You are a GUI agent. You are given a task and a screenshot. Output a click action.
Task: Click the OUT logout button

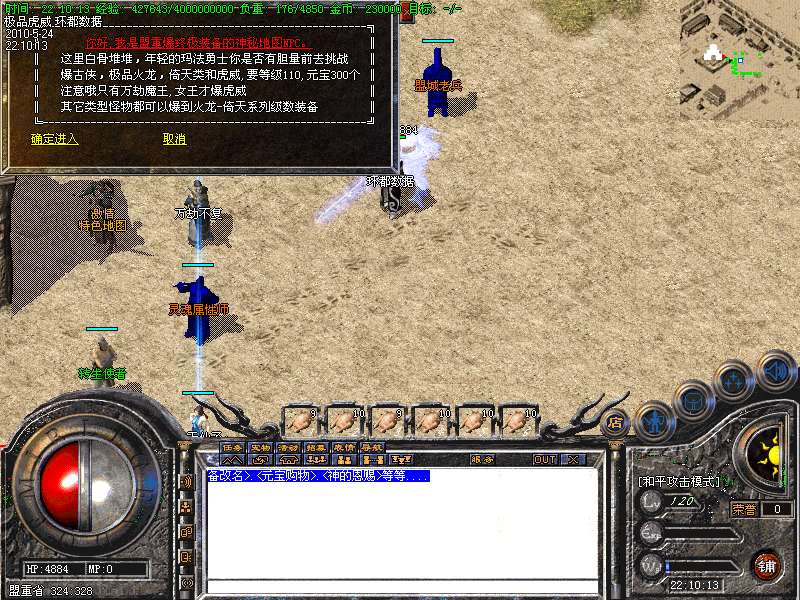click(544, 460)
